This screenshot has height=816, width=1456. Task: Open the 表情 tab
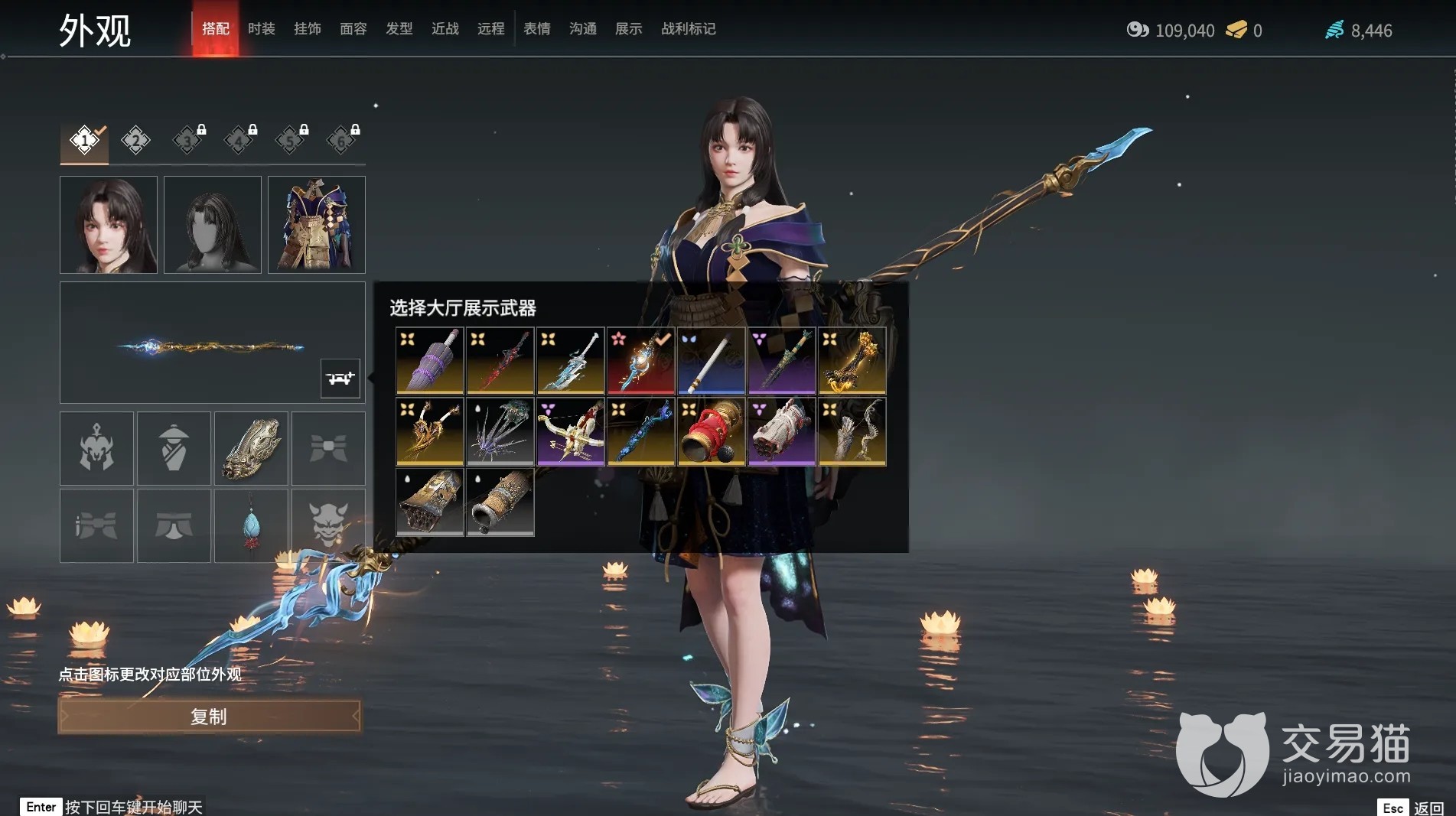pos(536,29)
